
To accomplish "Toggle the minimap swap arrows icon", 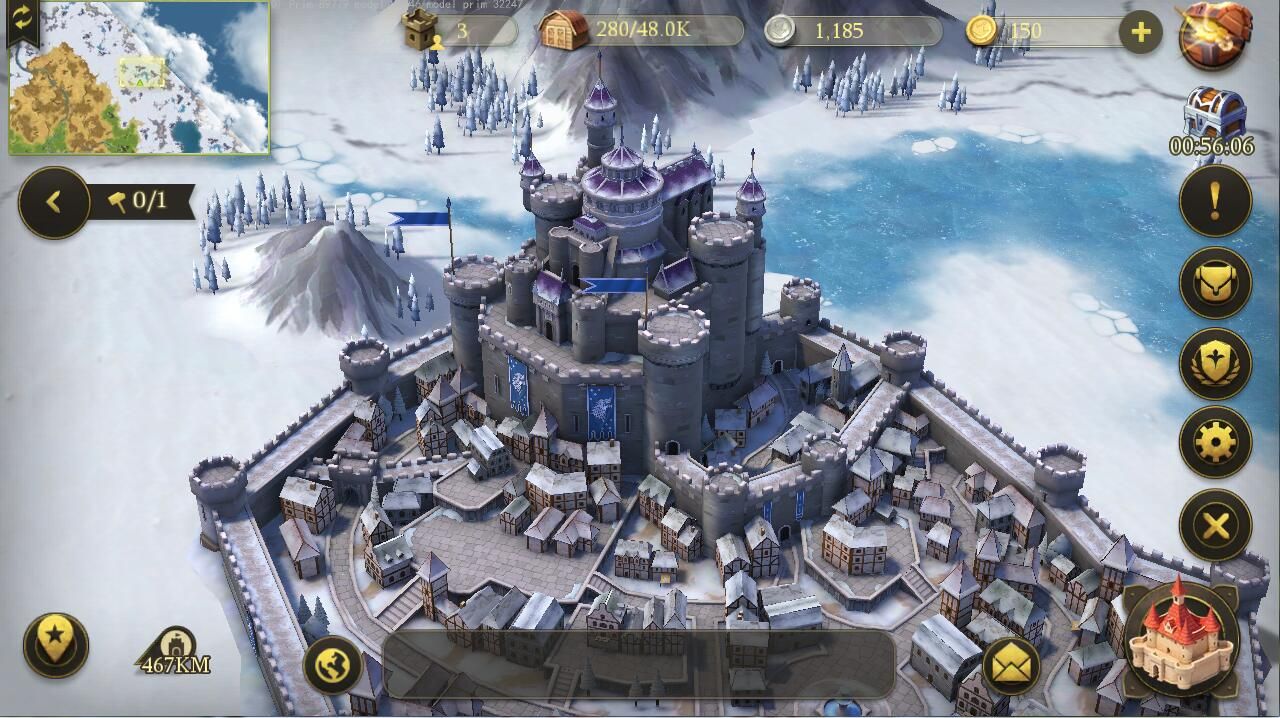I will click(x=21, y=18).
